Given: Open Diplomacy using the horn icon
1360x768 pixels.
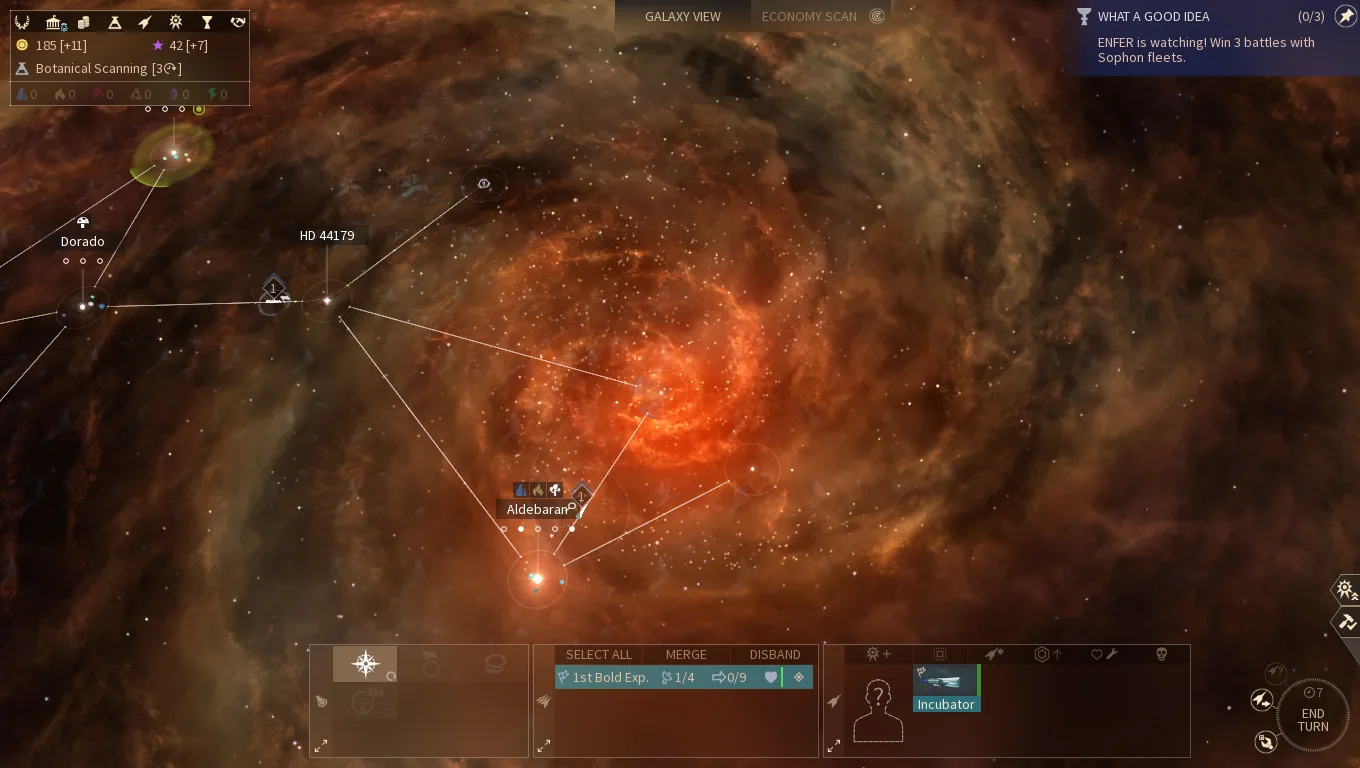Looking at the screenshot, I should (x=237, y=22).
